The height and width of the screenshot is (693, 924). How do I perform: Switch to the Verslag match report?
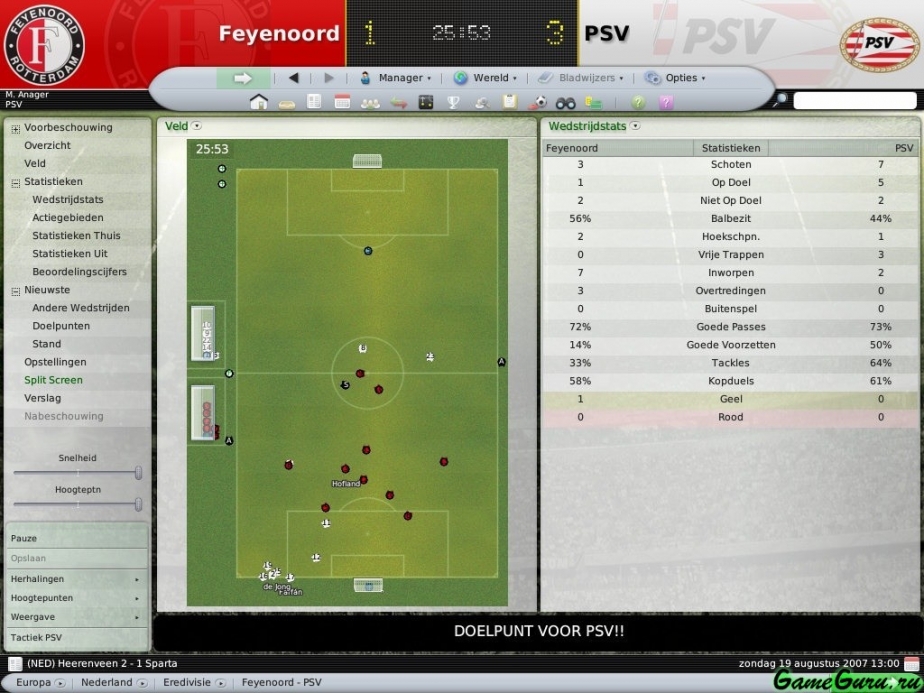pyautogui.click(x=42, y=398)
